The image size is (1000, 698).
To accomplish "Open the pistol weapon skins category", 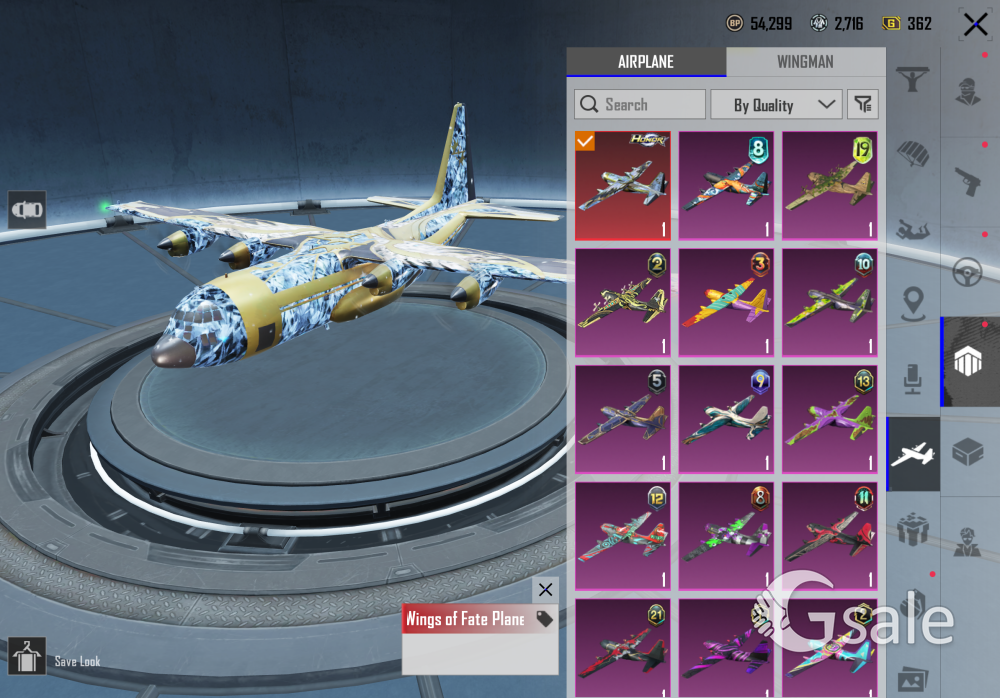I will (x=967, y=181).
